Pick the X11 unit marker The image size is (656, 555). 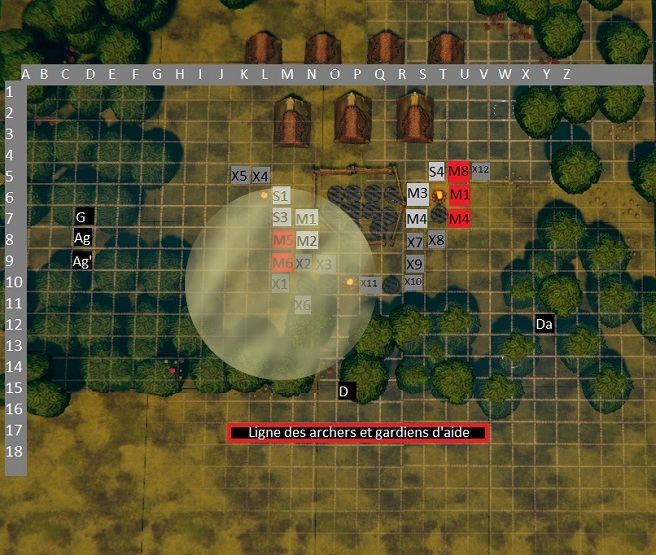pyautogui.click(x=369, y=283)
